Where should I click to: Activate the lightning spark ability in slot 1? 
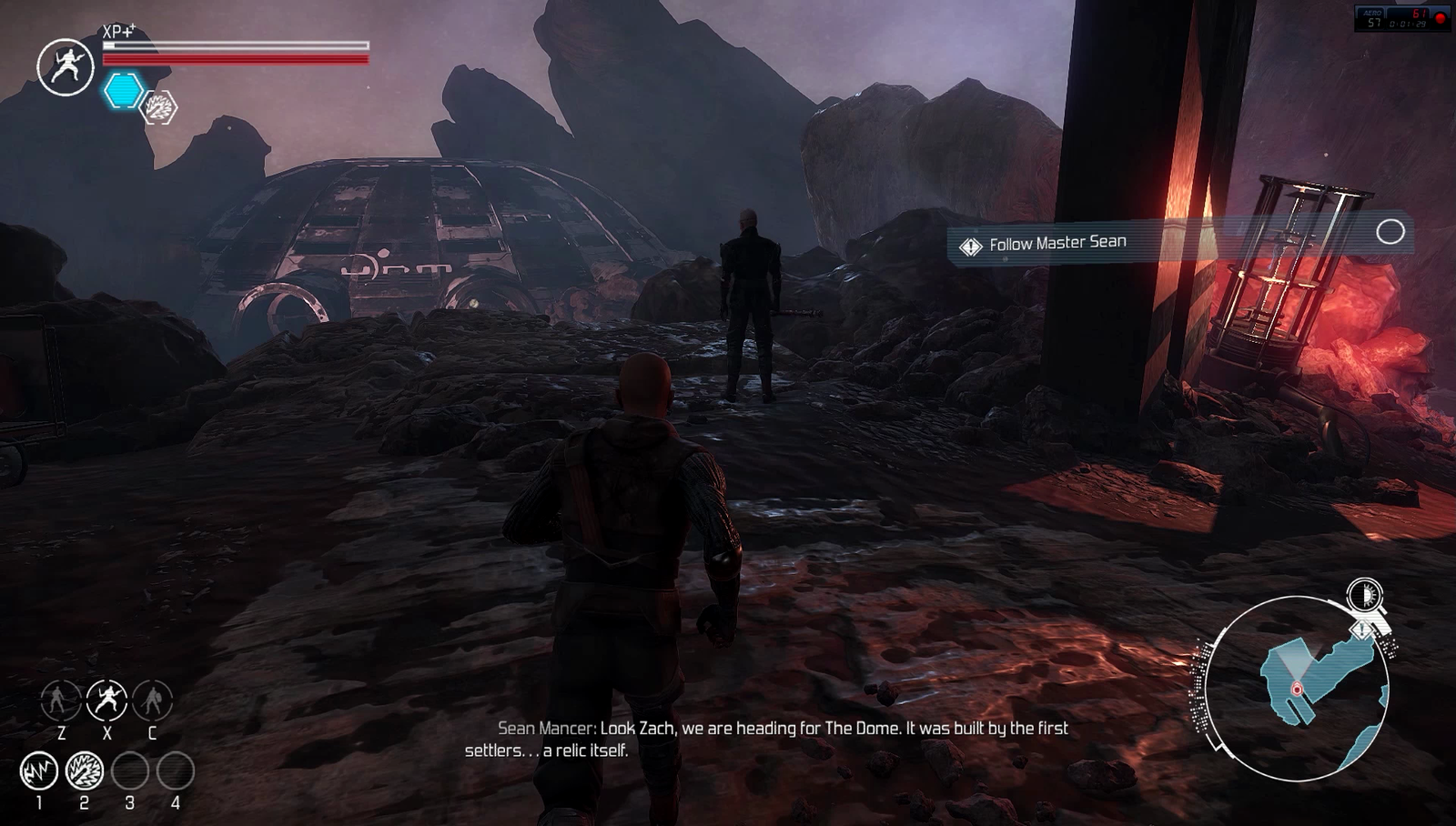click(39, 771)
